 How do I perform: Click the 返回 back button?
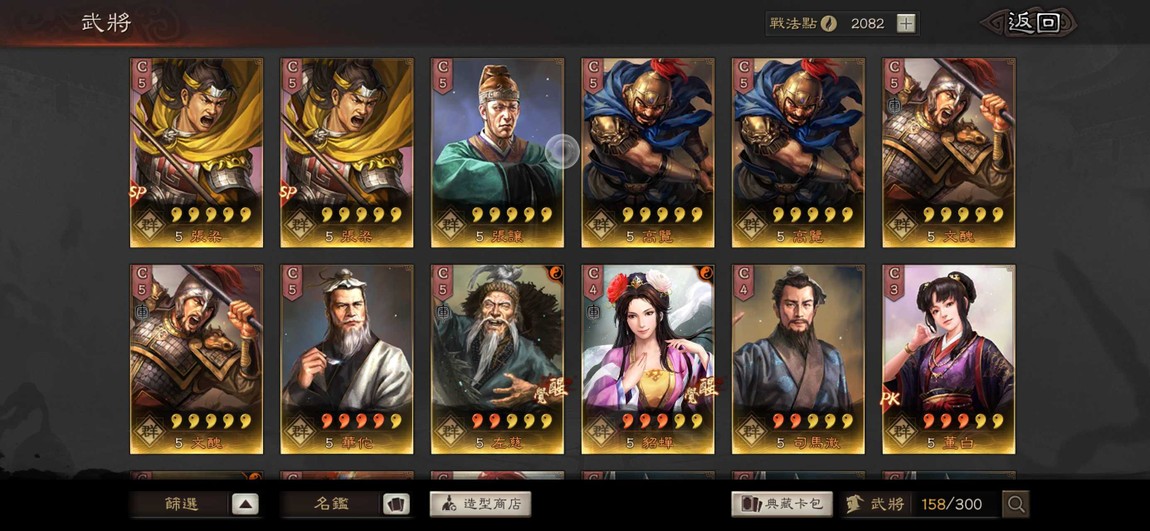click(x=1032, y=23)
